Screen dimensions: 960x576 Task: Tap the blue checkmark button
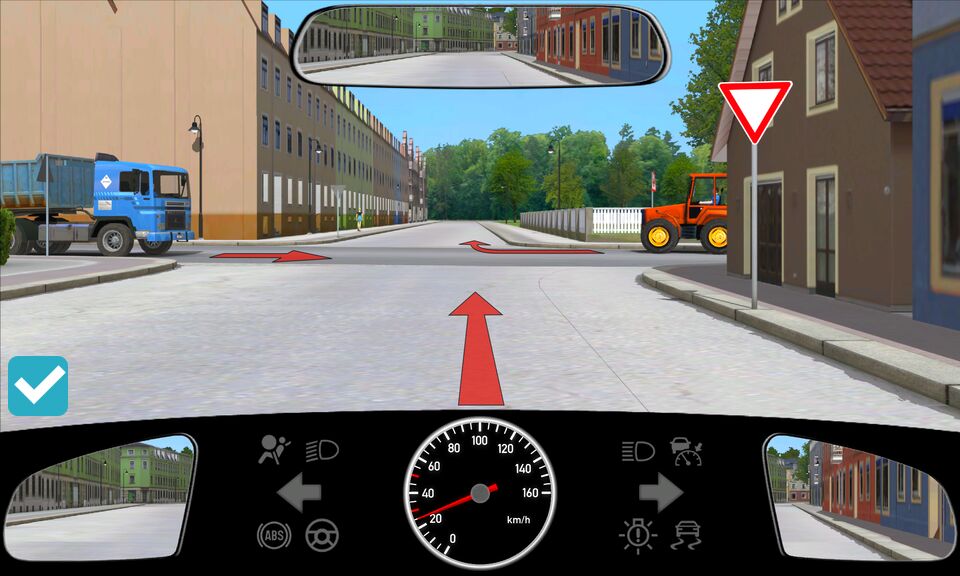point(38,386)
